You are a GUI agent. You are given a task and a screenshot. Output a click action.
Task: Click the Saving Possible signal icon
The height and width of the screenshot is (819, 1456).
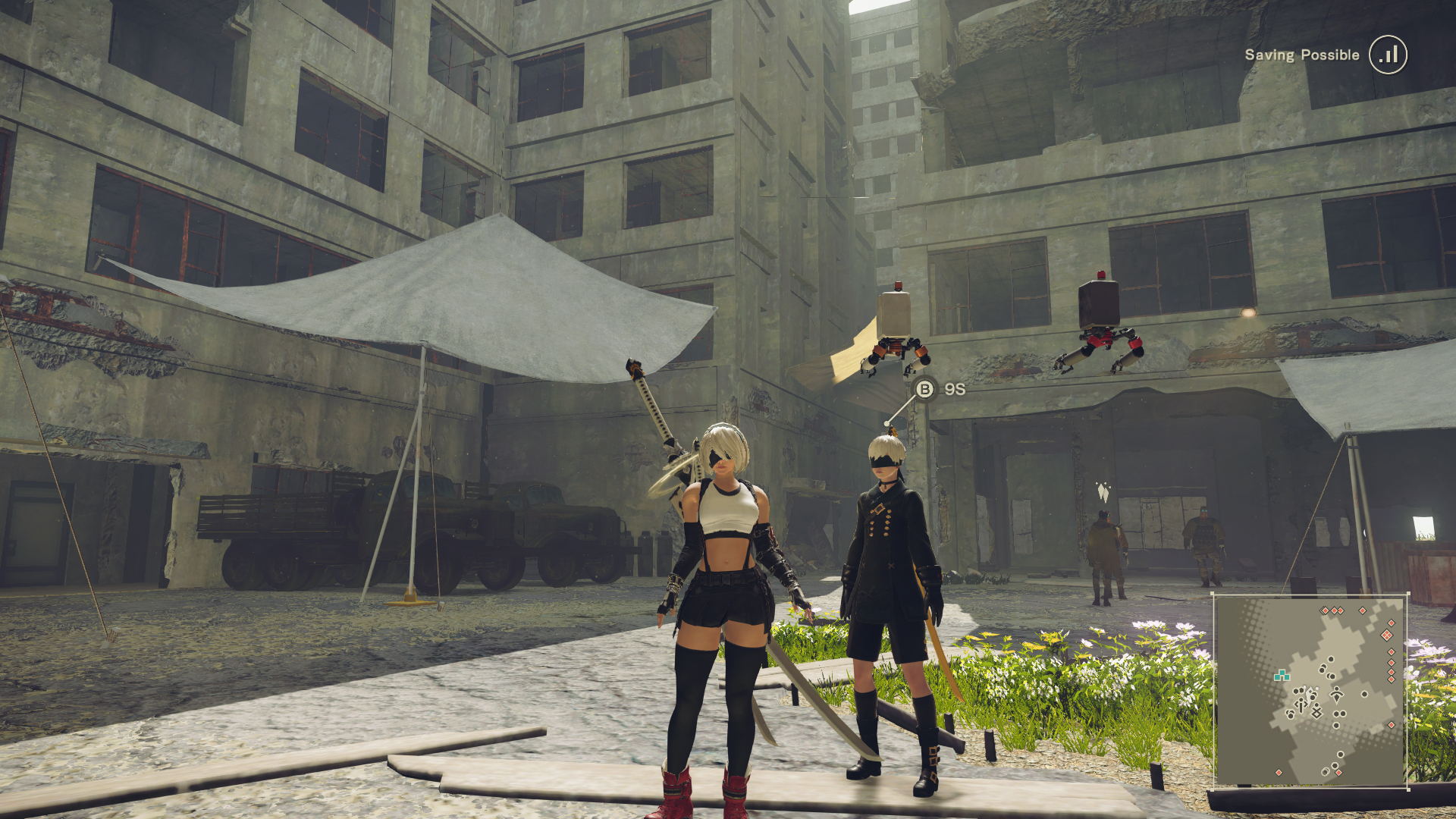[x=1388, y=55]
